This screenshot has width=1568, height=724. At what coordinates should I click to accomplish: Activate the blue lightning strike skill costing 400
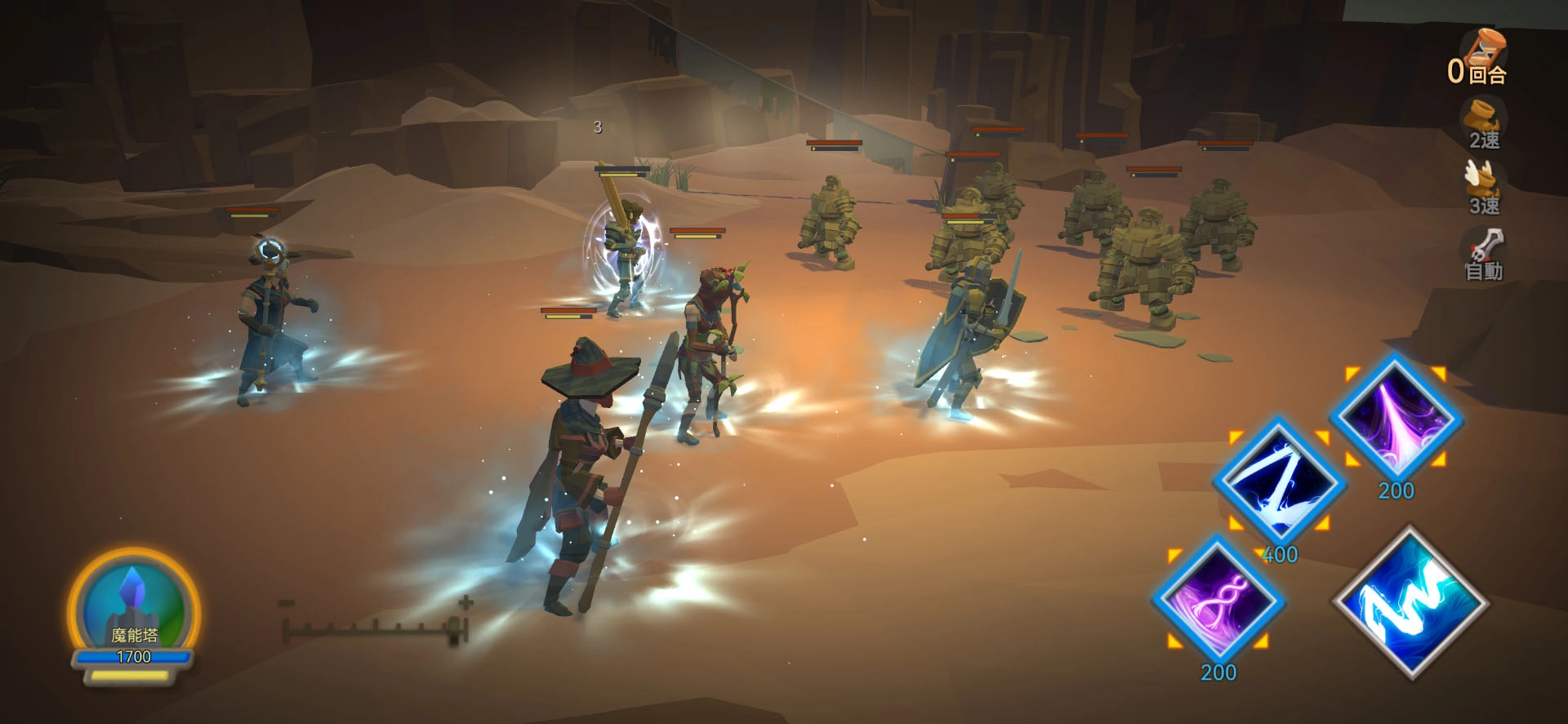[x=1277, y=483]
